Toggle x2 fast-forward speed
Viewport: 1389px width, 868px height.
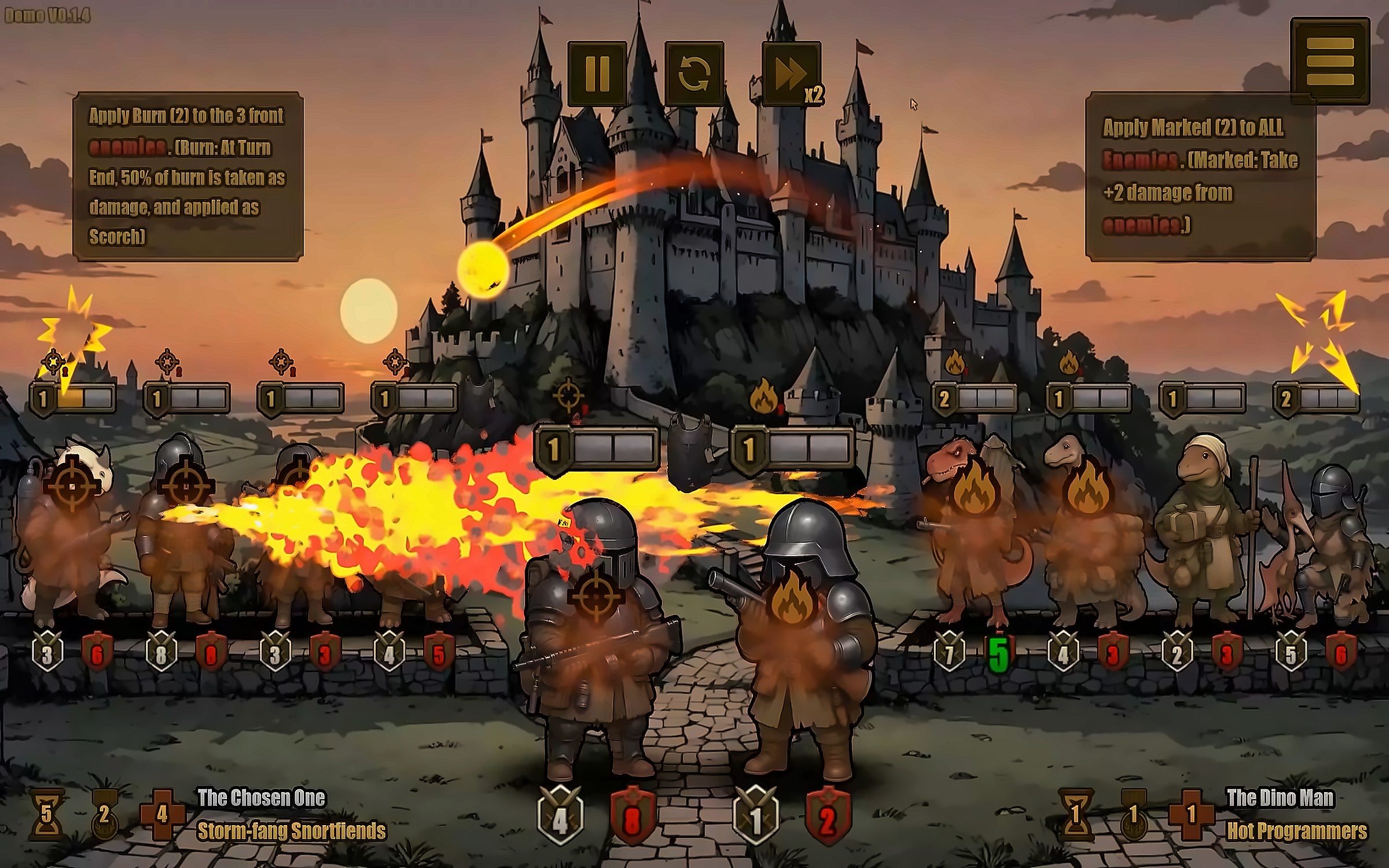pos(791,73)
